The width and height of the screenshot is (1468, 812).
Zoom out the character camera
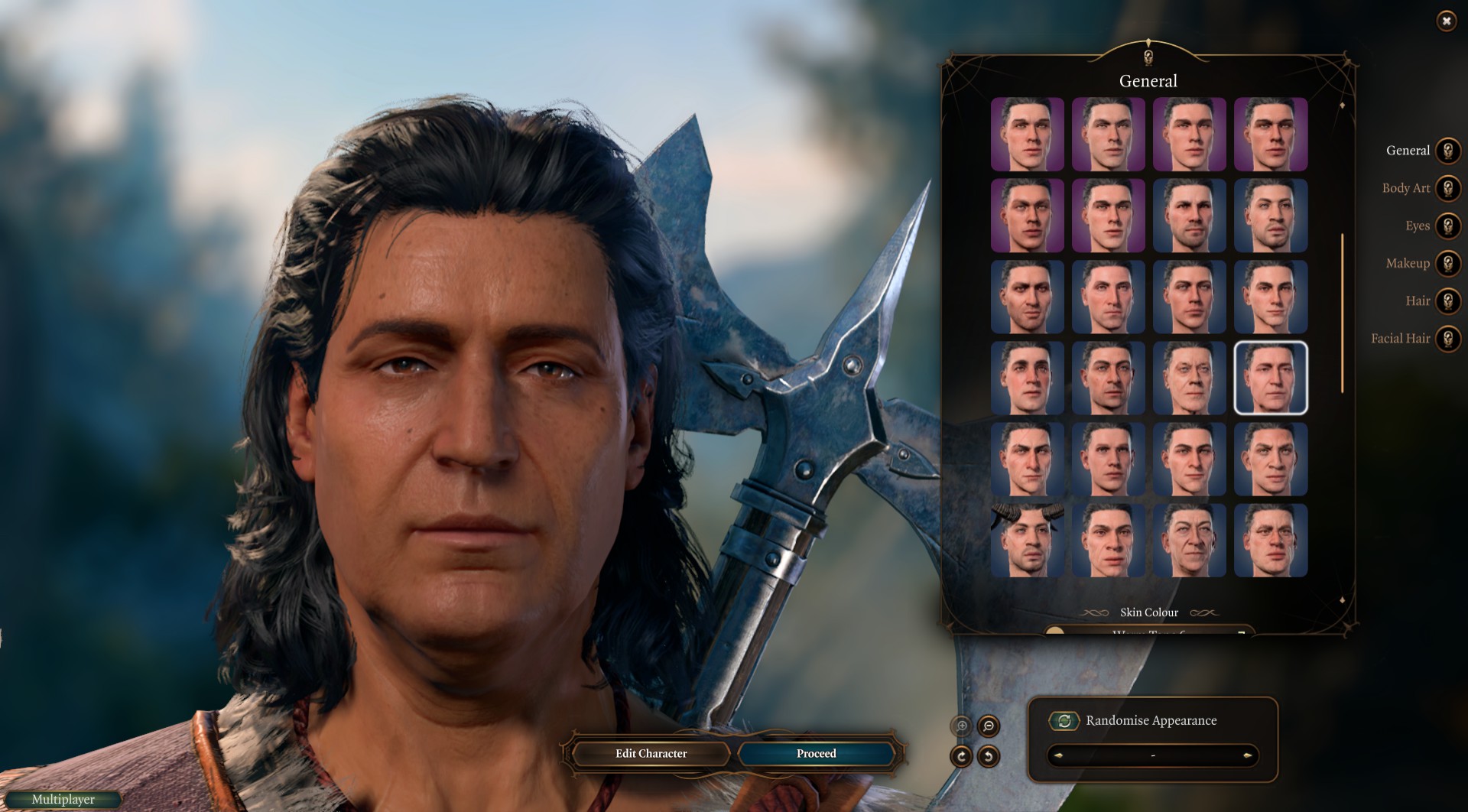point(988,726)
